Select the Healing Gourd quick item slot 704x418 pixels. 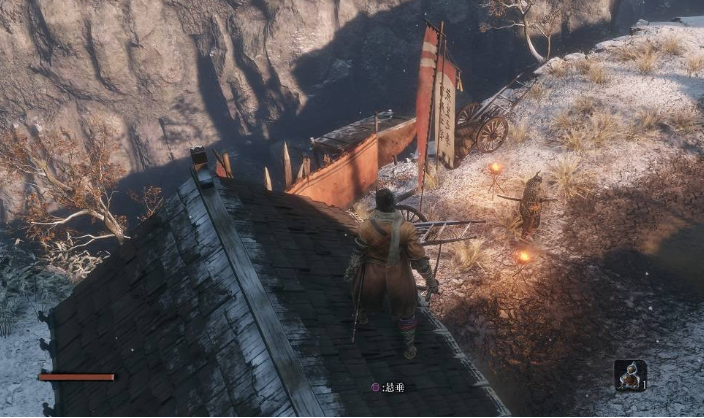click(x=630, y=375)
